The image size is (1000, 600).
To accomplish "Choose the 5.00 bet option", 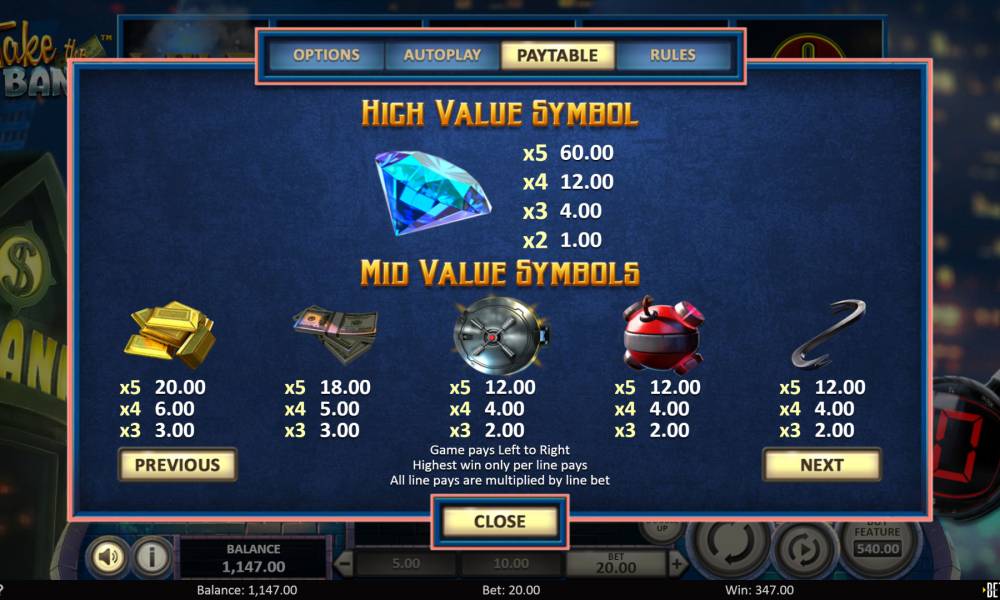I will [406, 564].
